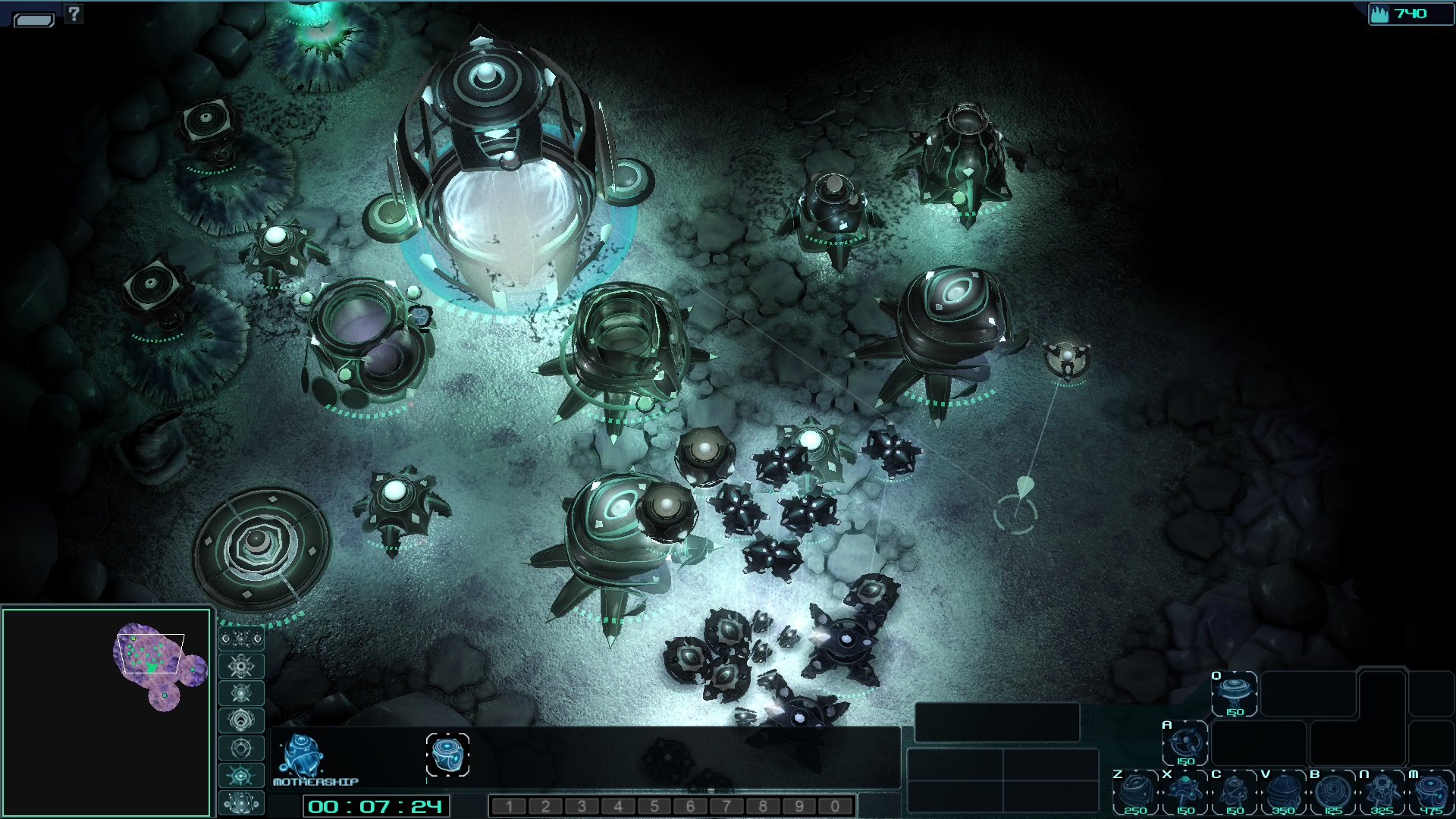Select the M cube structure costing 475

tap(1430, 792)
